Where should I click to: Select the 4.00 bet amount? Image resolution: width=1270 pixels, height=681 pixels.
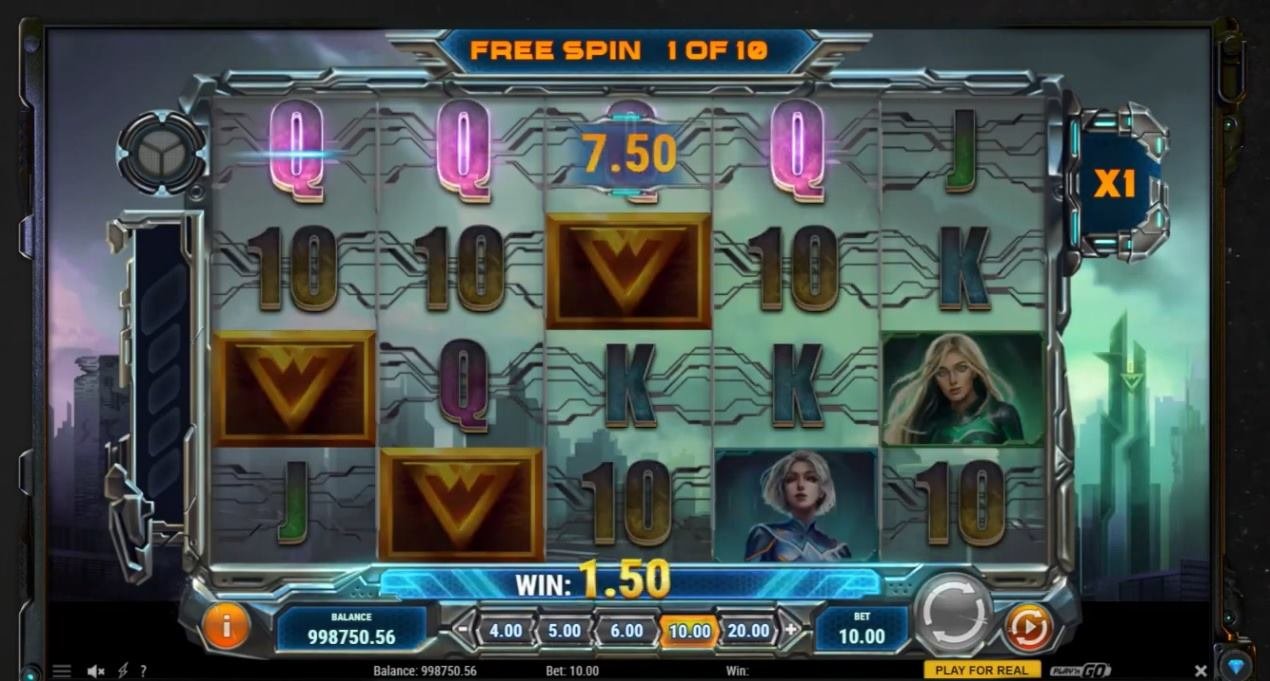pos(505,631)
